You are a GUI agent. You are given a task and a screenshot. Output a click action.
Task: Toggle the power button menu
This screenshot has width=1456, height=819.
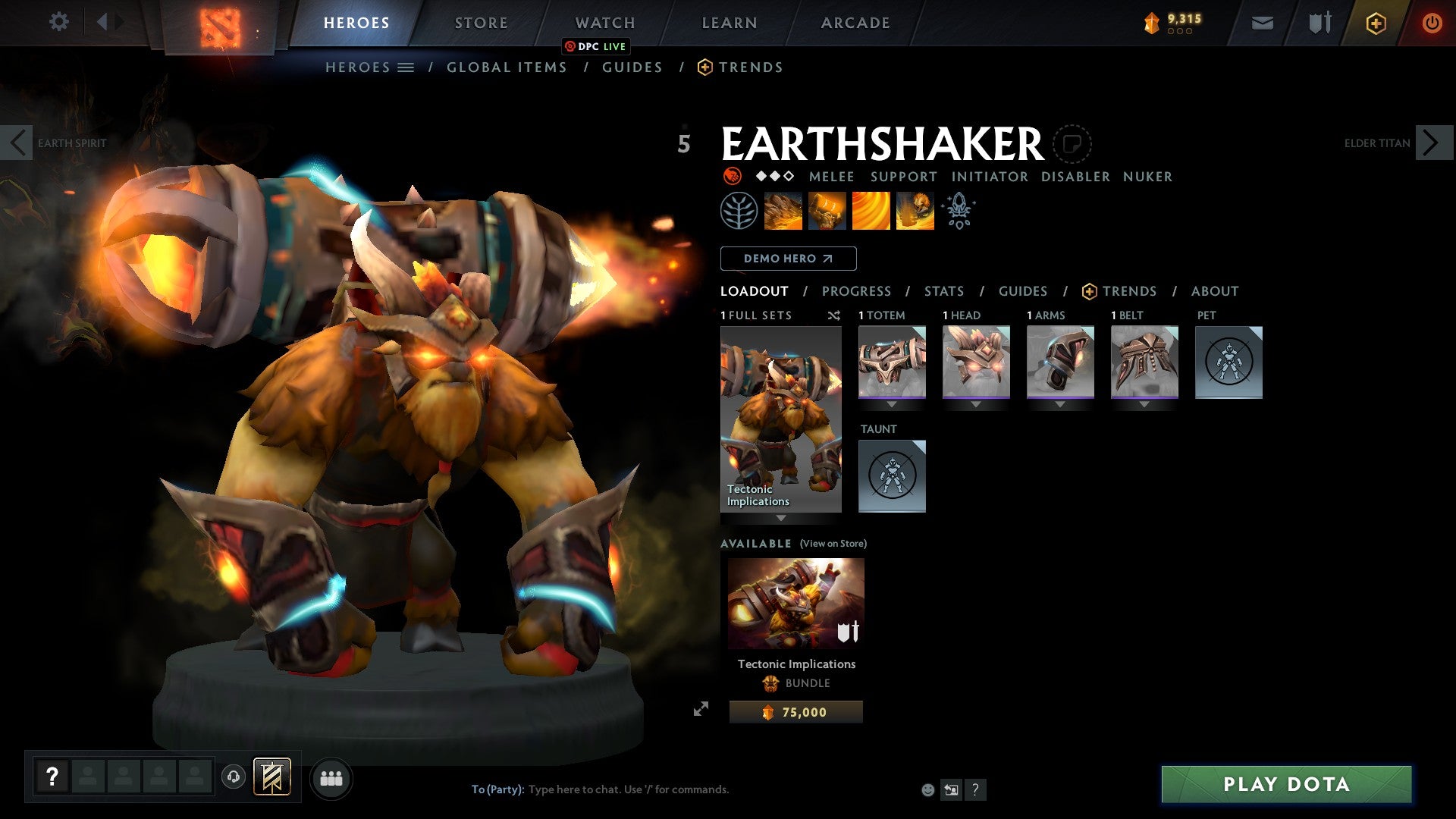1432,23
